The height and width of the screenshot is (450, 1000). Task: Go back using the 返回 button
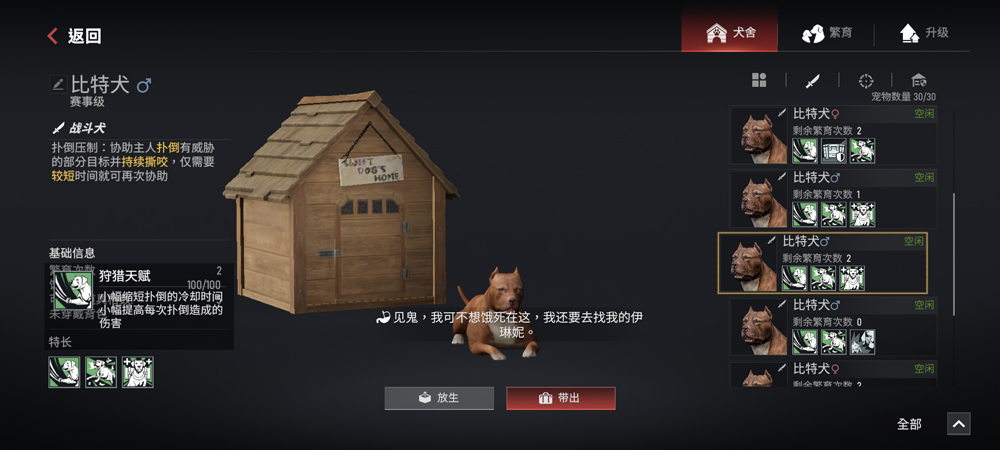(74, 36)
